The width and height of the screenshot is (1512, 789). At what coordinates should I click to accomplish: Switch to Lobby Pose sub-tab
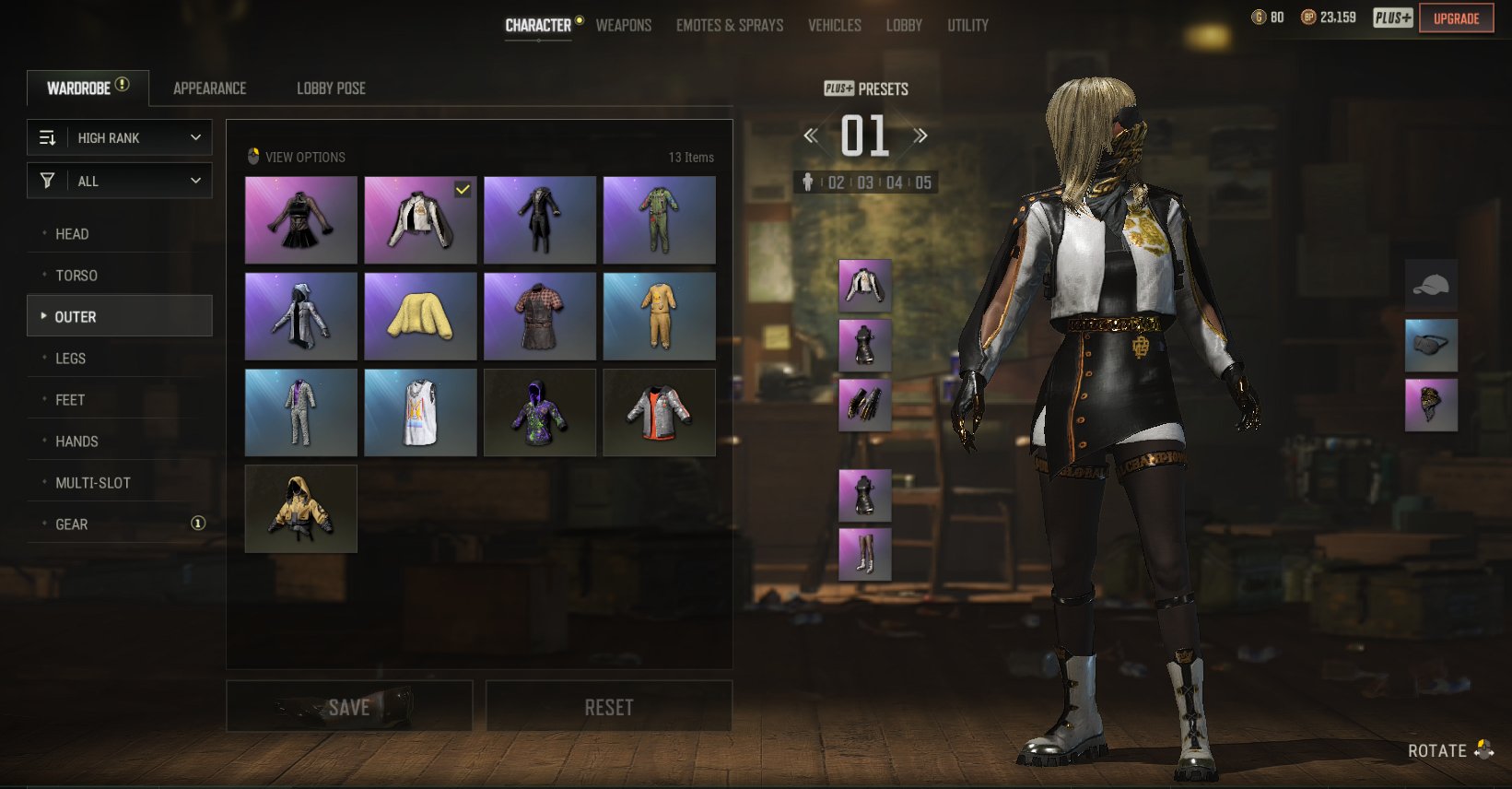331,88
